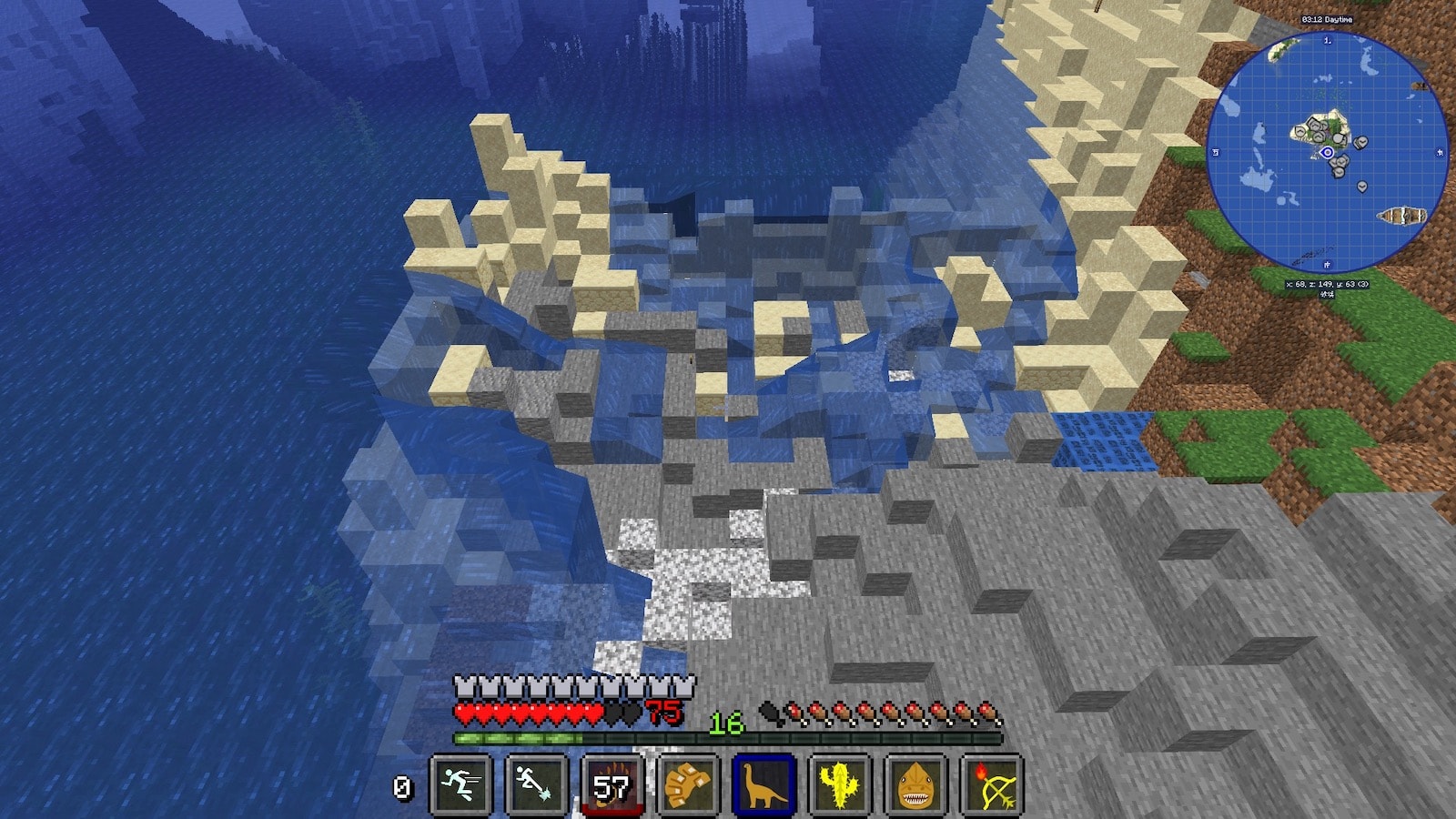Open the circular minimap

(1327, 153)
